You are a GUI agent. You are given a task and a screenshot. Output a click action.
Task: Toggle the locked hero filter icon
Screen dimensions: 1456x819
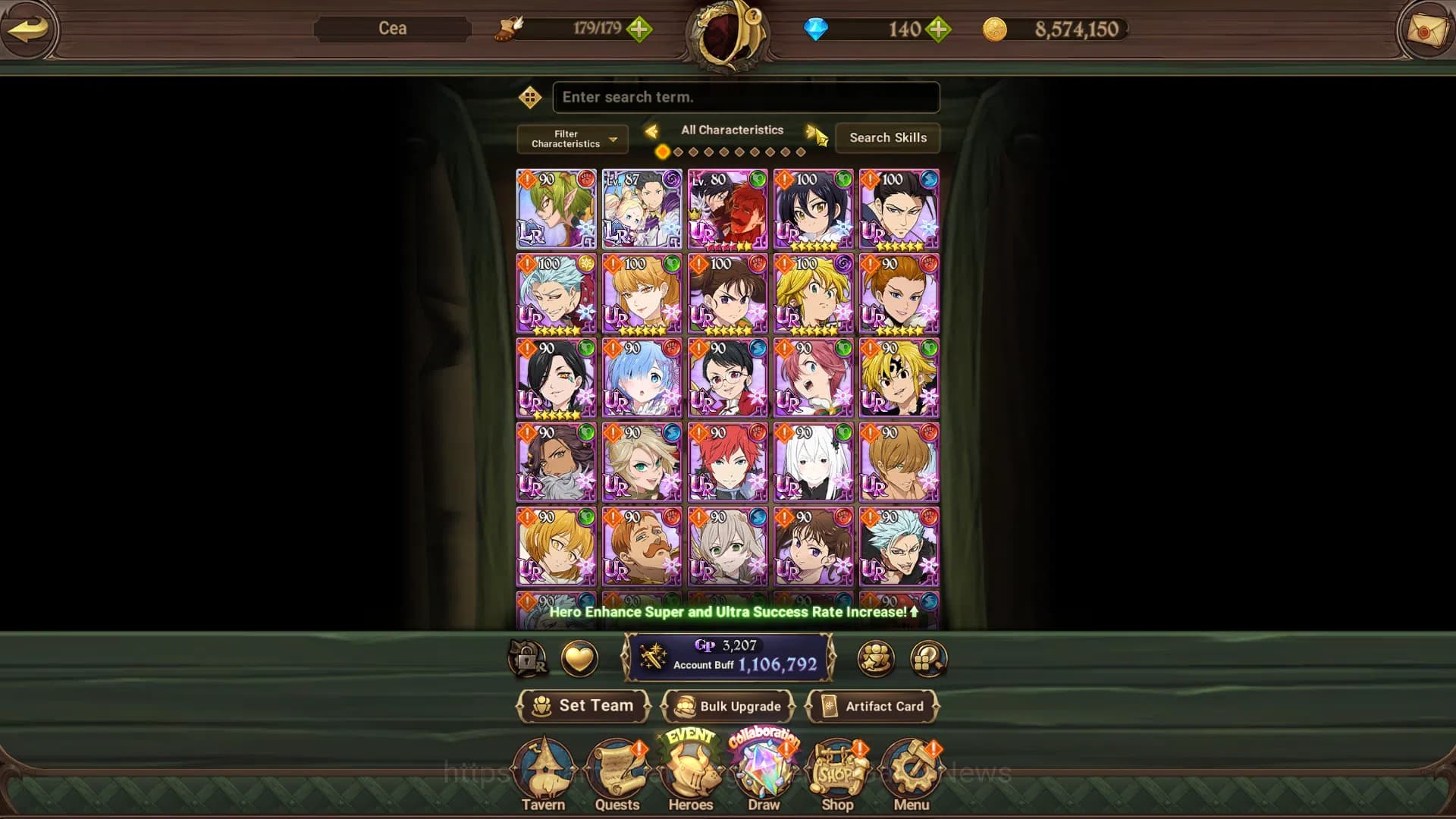point(529,659)
